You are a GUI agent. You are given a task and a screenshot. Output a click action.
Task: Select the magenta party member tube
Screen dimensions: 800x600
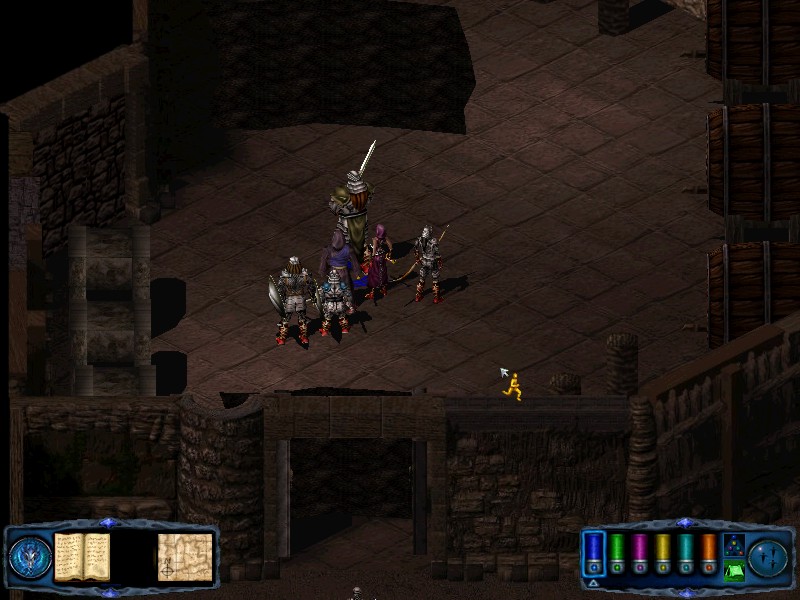coord(639,554)
